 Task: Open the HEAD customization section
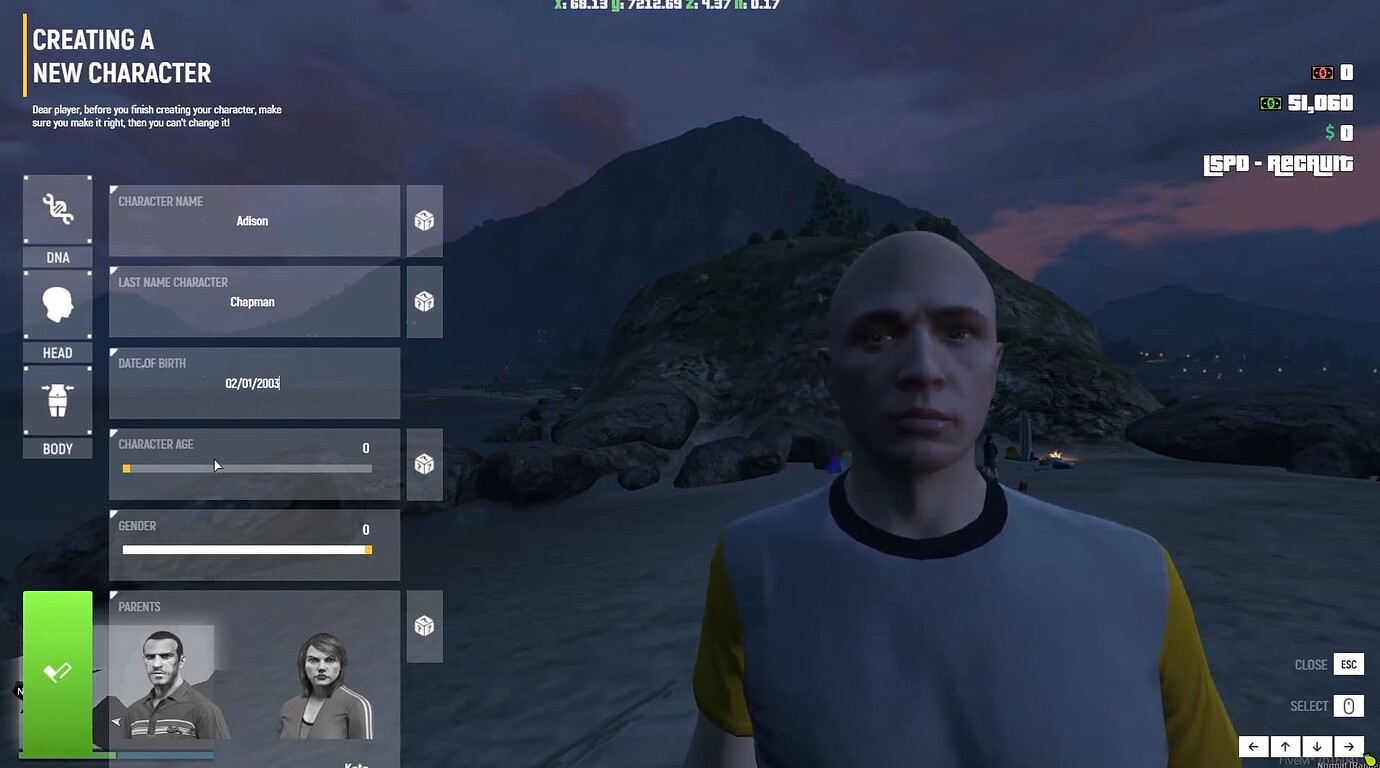[x=57, y=305]
